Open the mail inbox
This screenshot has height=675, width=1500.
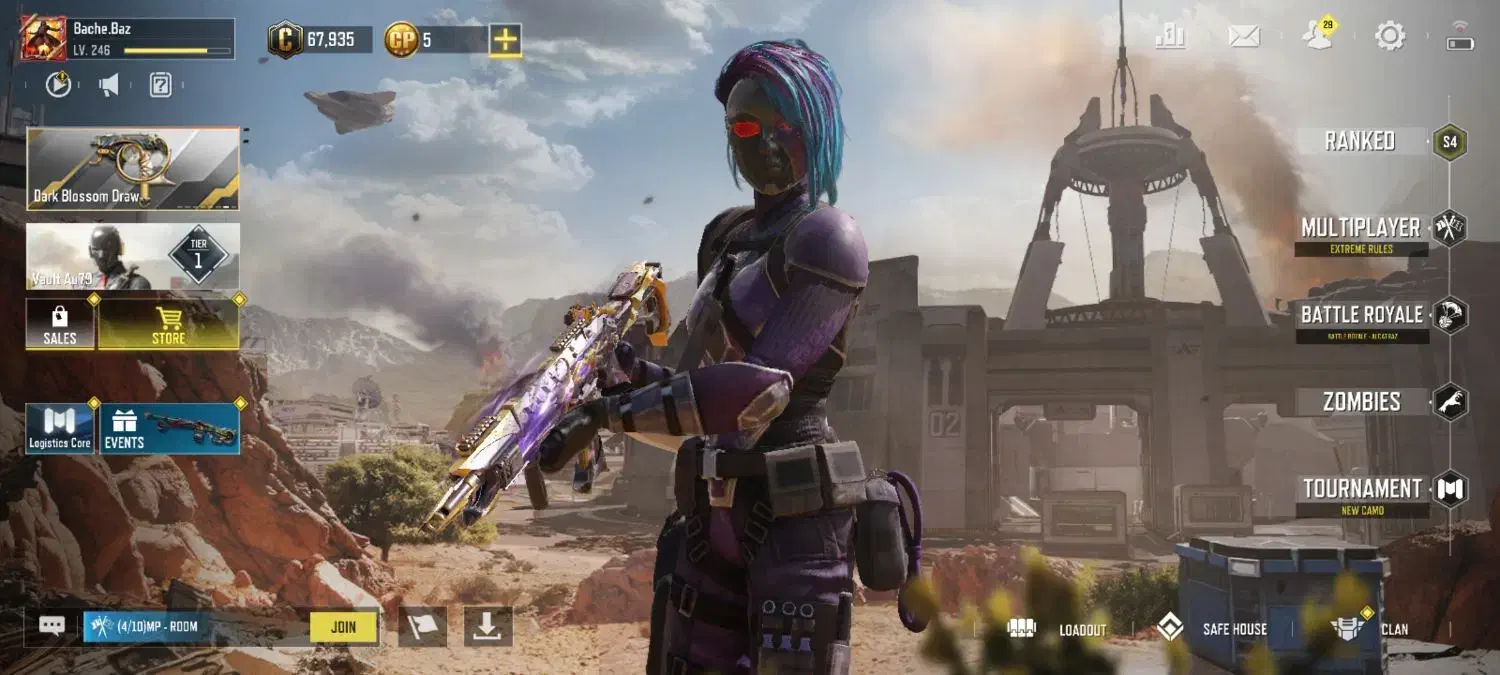point(1243,37)
